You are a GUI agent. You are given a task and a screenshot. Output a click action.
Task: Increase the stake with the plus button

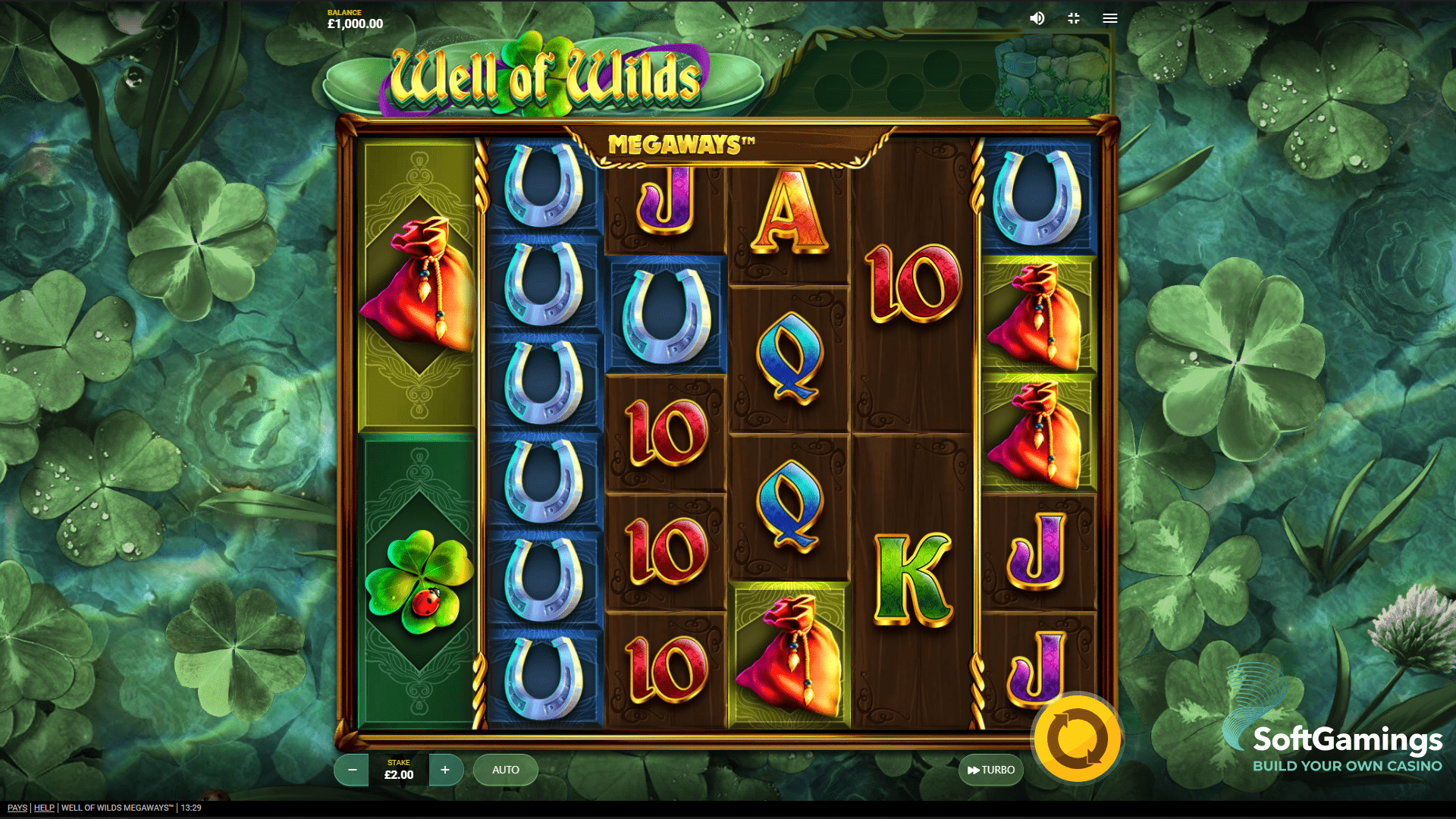[445, 770]
